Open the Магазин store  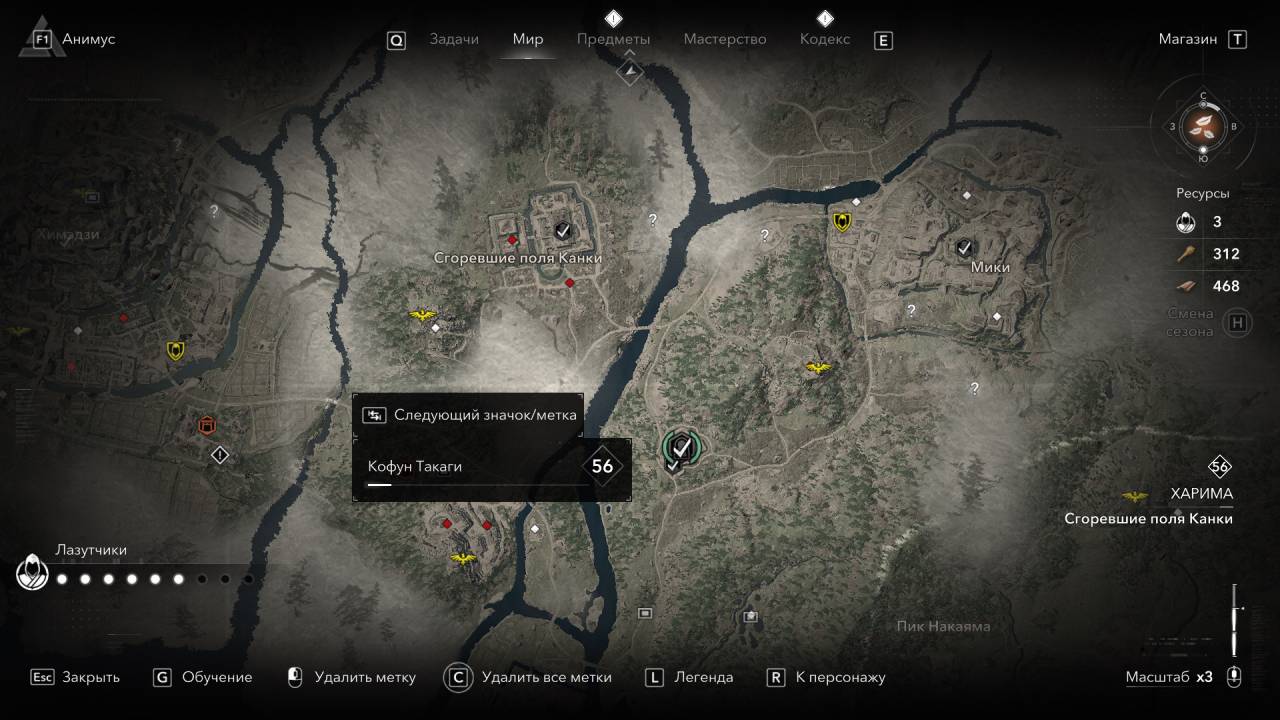(x=1188, y=39)
